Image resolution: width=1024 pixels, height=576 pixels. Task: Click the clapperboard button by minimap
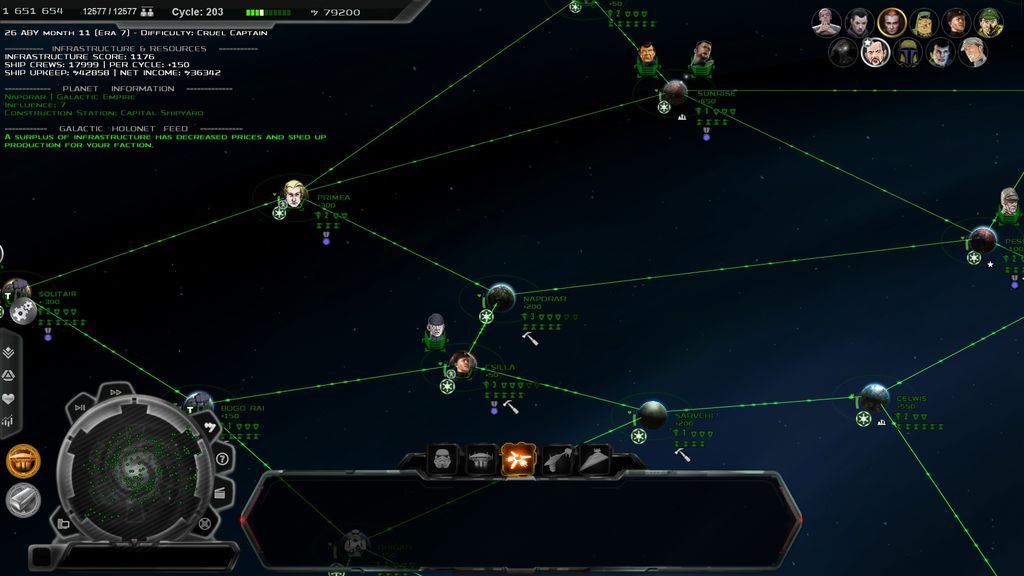(x=220, y=491)
